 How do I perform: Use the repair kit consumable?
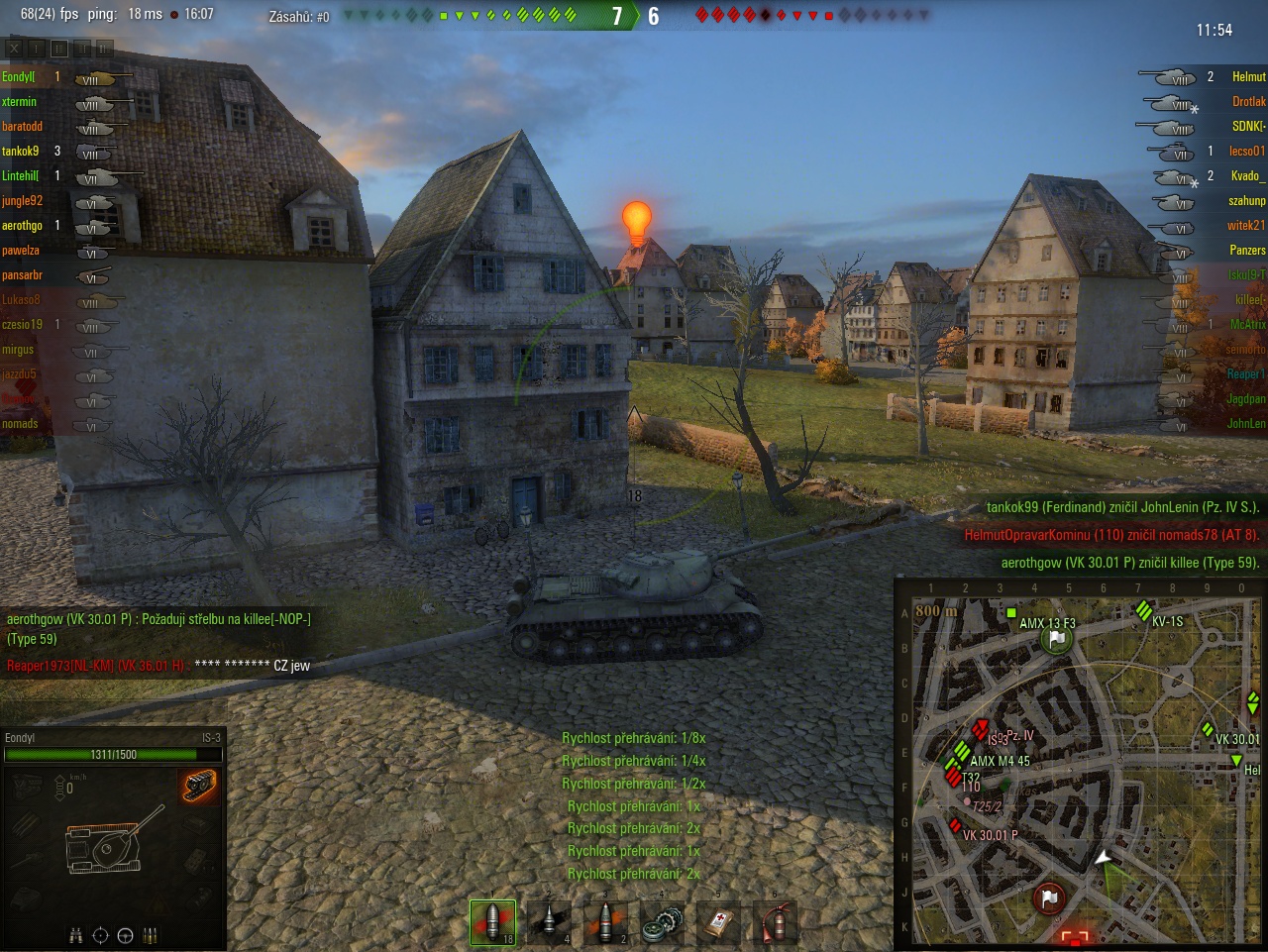663,924
